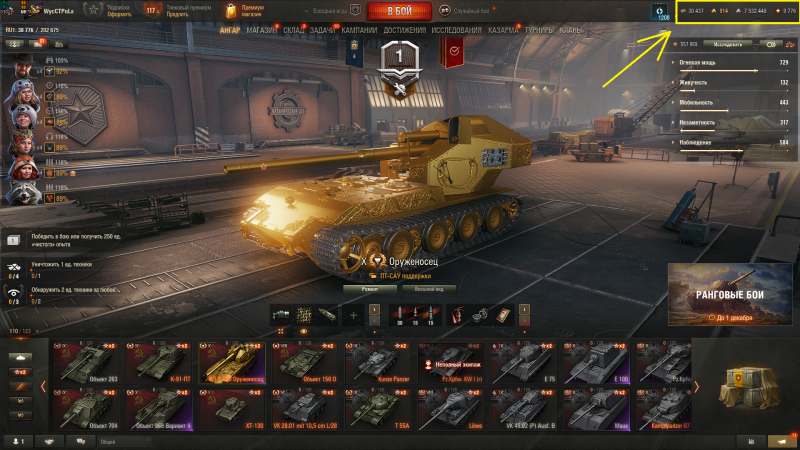800x450 pixels.
Task: Switch to the Казарма tab
Action: [x=503, y=30]
